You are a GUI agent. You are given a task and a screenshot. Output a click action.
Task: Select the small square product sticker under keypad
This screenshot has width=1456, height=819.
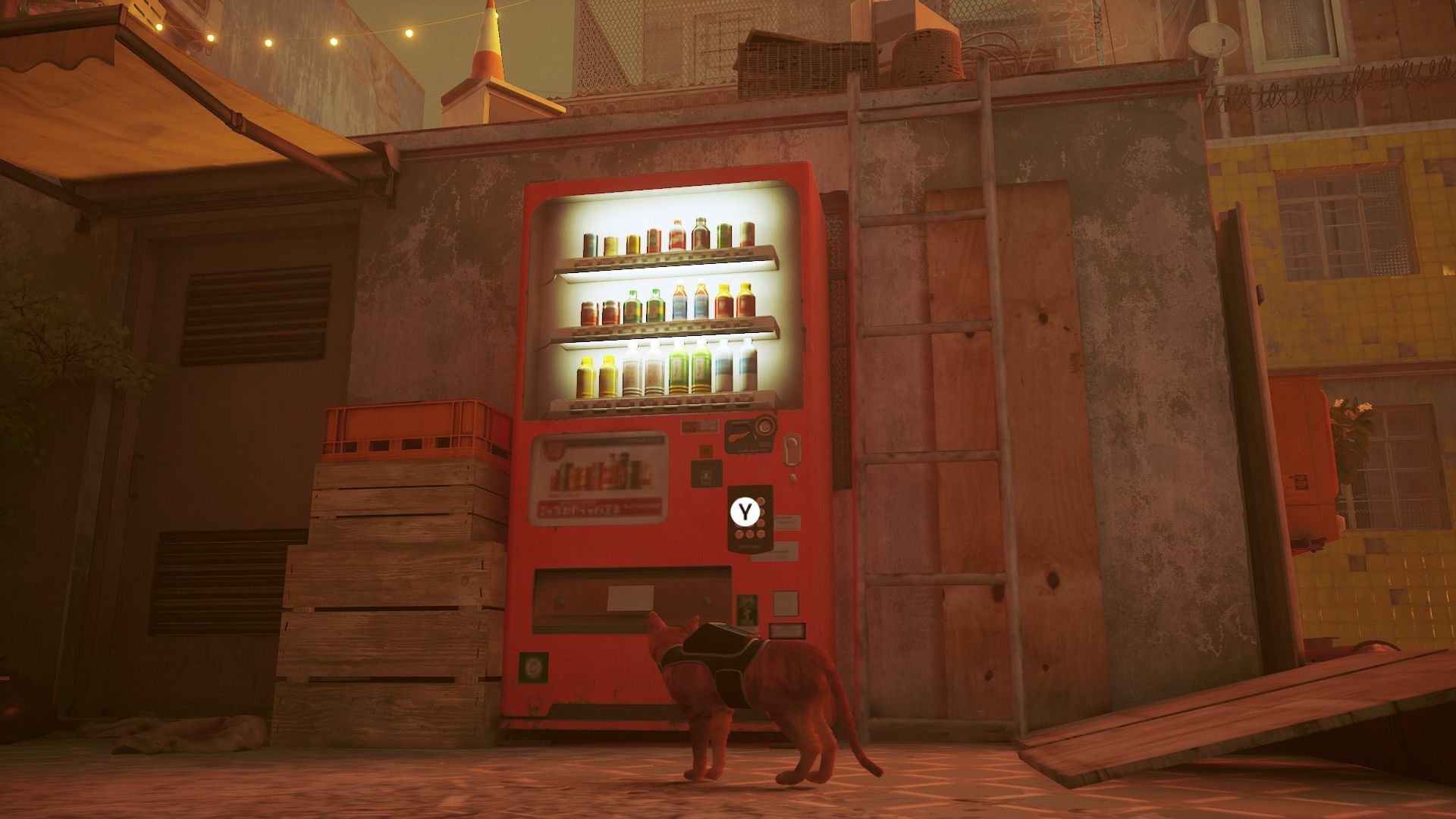pos(786,603)
